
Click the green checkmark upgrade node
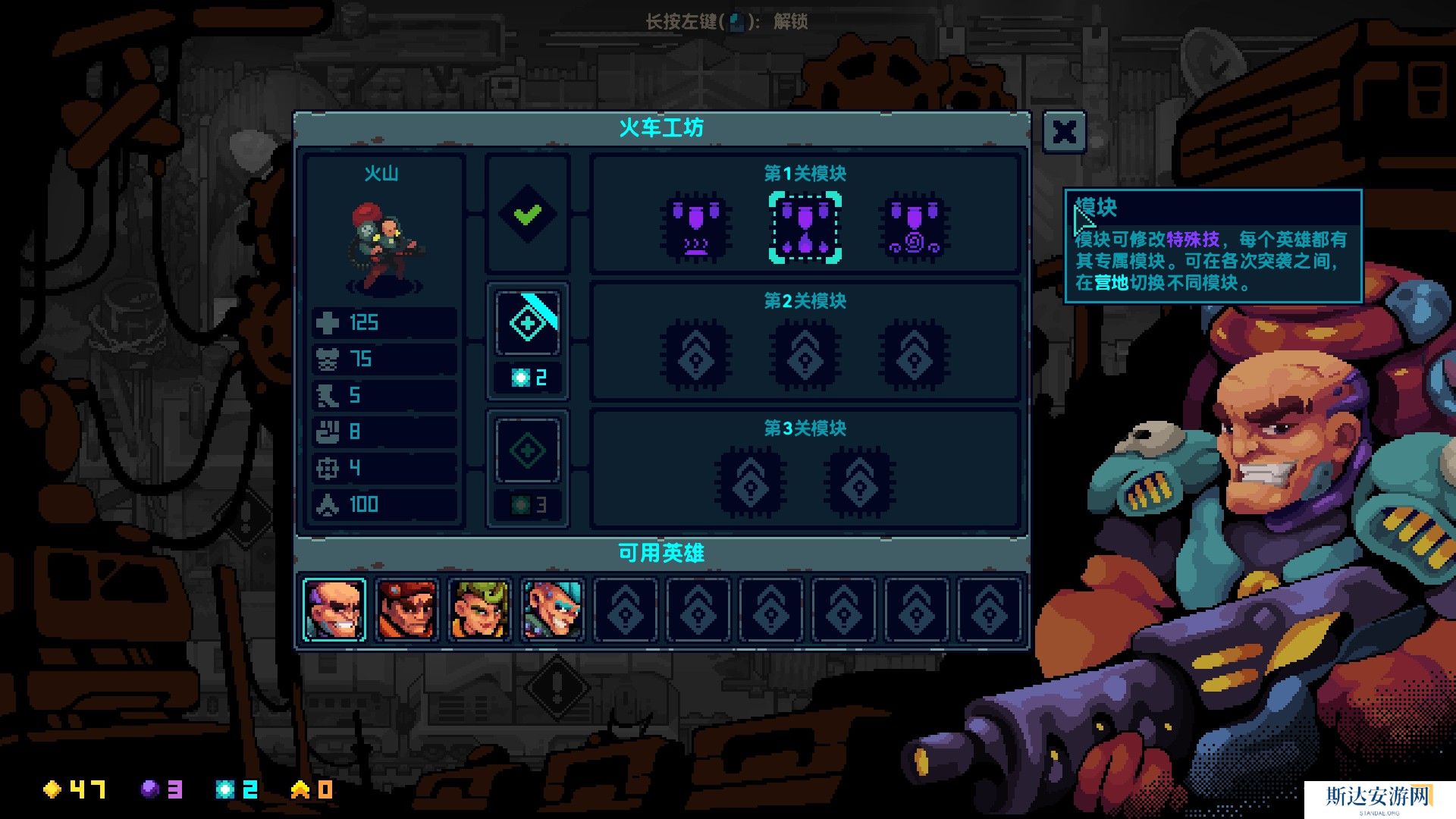click(528, 215)
